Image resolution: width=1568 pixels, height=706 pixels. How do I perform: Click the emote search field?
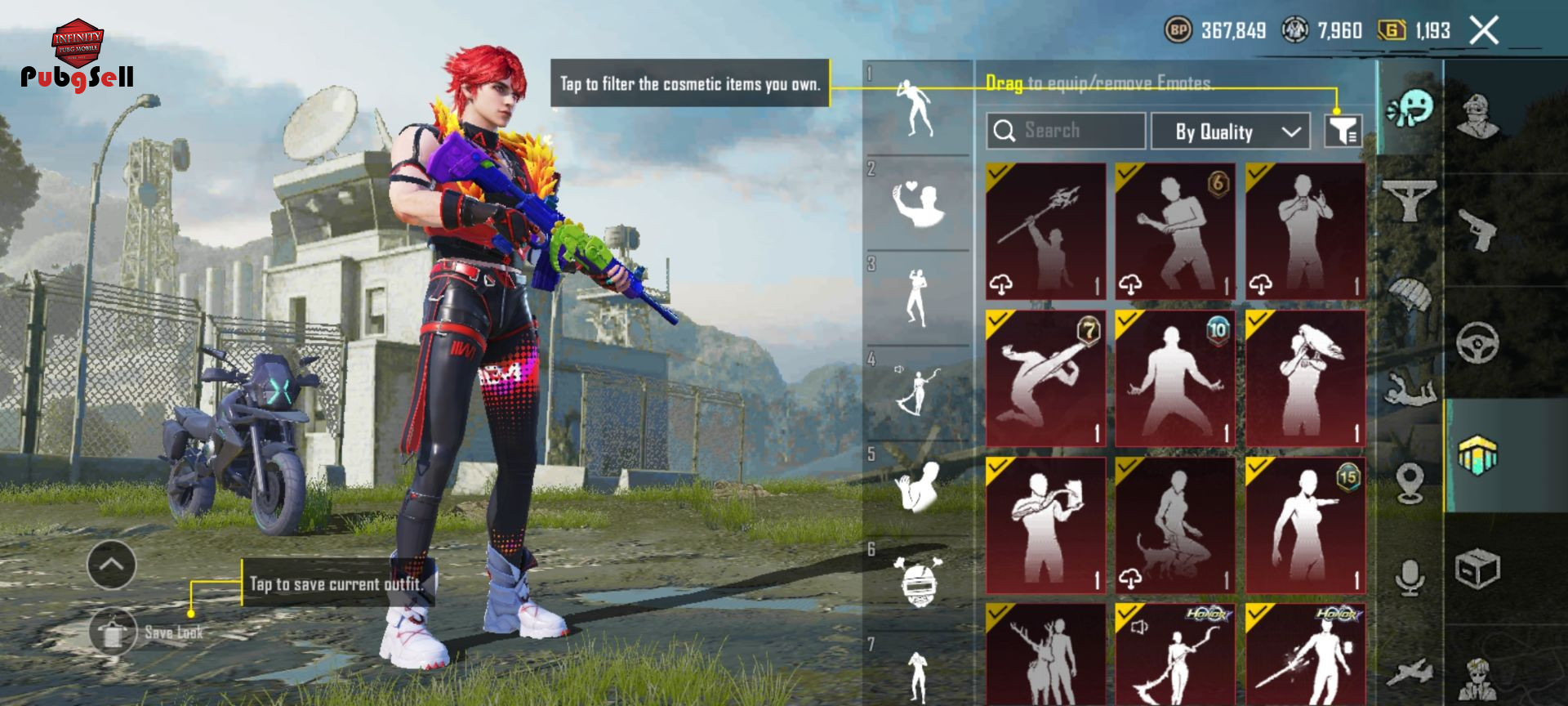(1065, 131)
